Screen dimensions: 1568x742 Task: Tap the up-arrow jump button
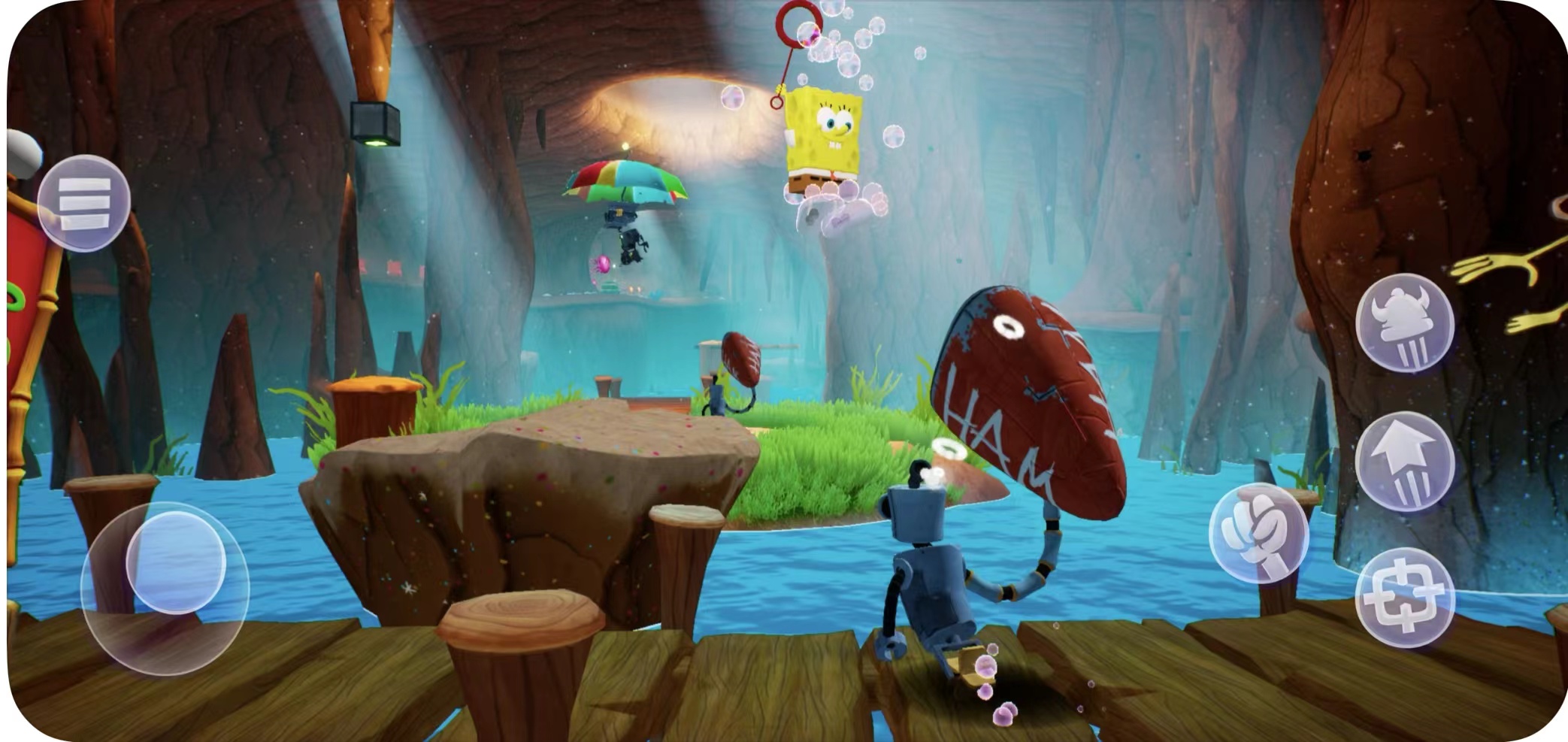pos(1404,461)
